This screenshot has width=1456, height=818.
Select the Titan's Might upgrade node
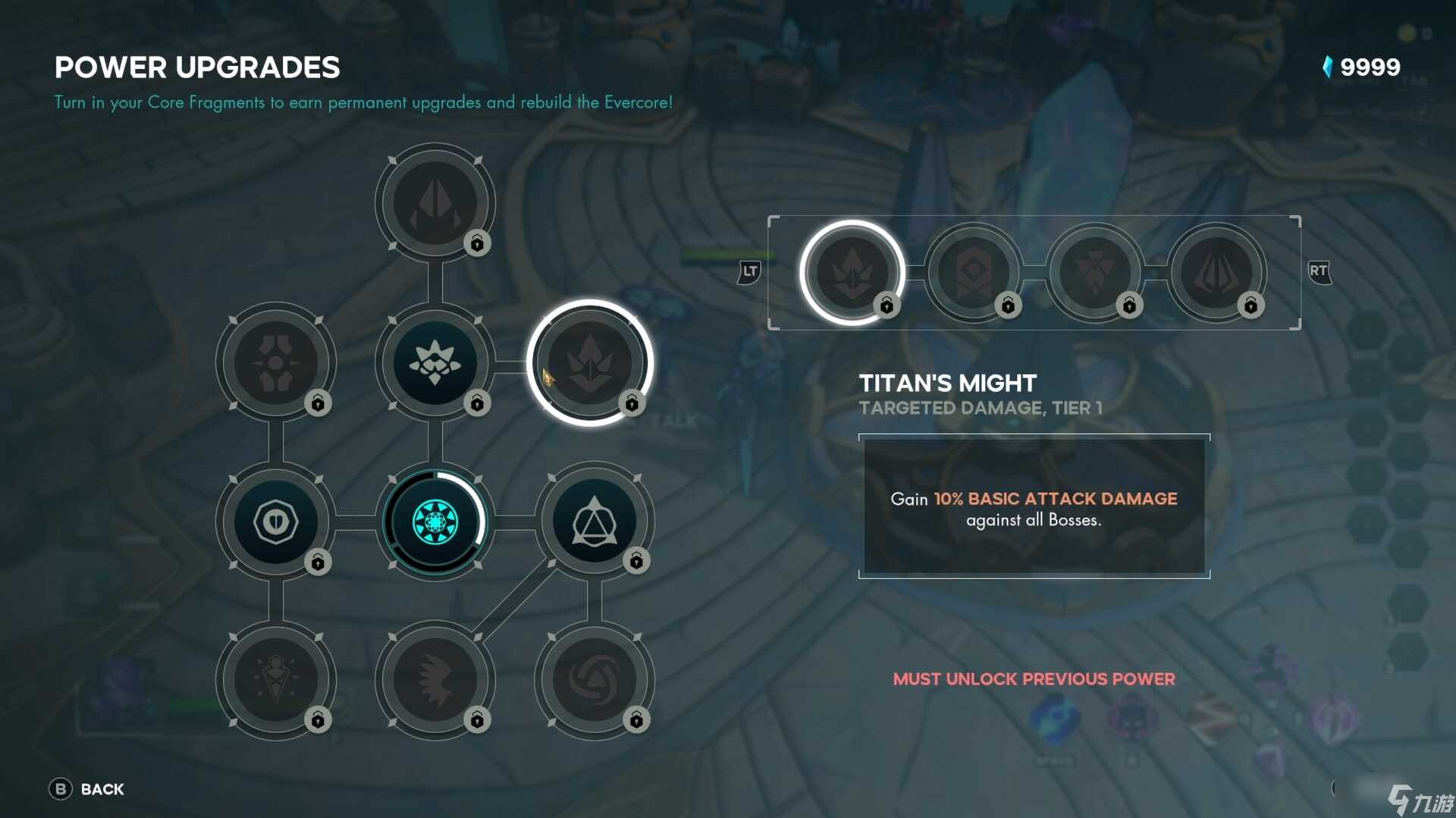coord(591,364)
